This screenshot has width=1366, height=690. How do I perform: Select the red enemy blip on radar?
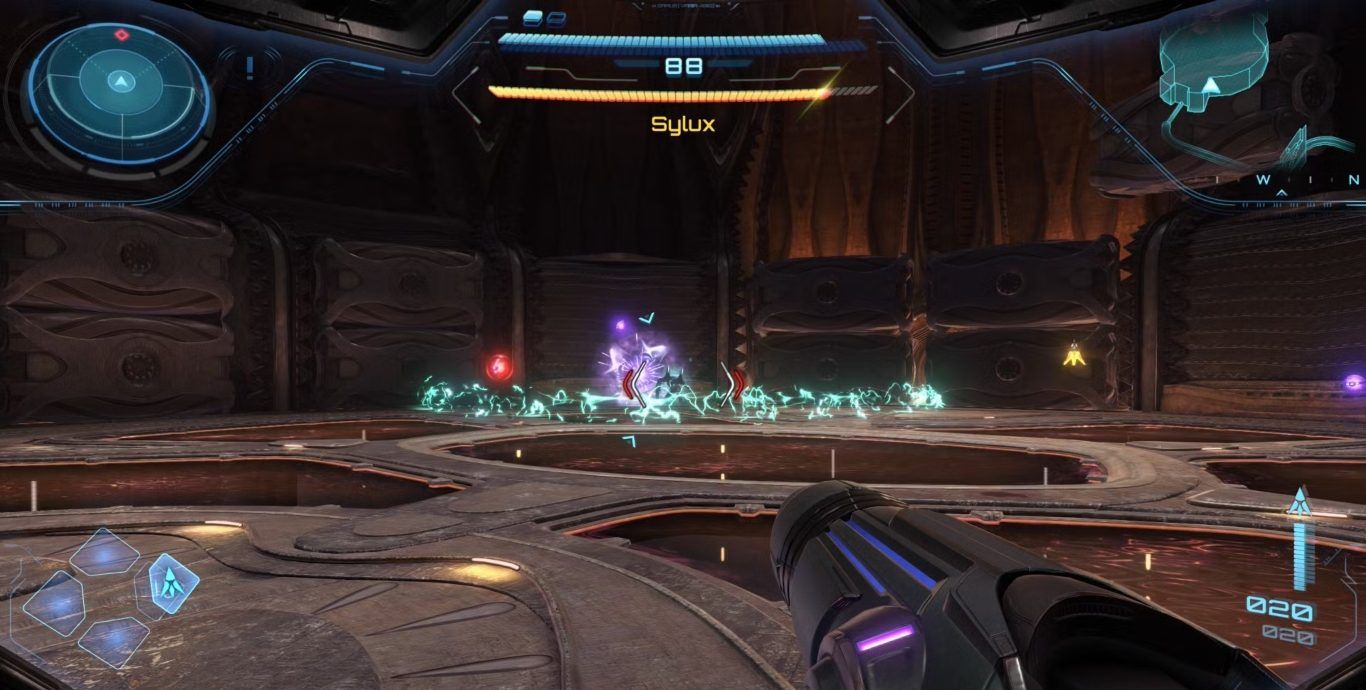click(121, 35)
